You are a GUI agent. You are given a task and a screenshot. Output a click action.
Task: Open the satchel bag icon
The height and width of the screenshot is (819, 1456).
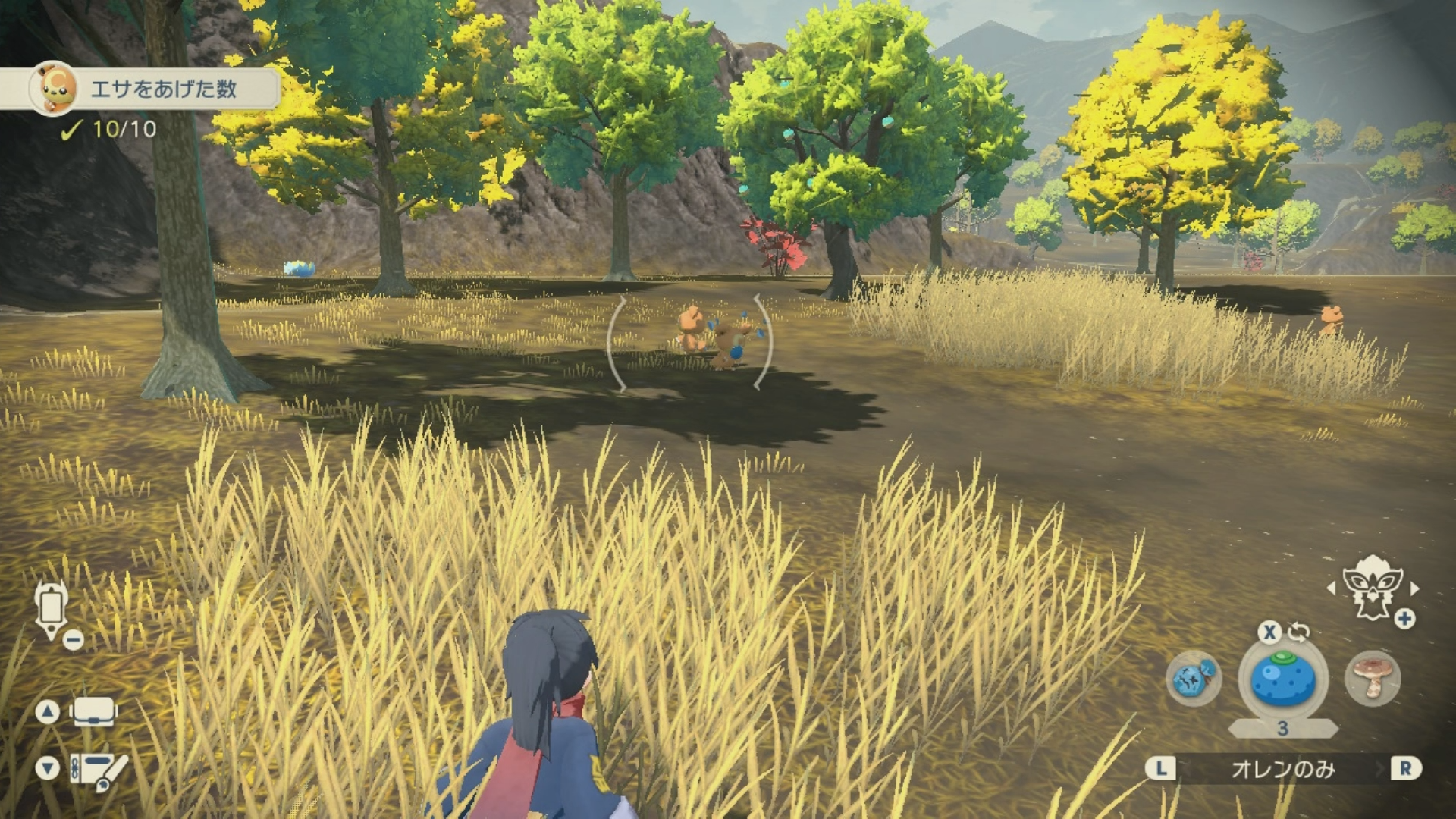[93, 711]
